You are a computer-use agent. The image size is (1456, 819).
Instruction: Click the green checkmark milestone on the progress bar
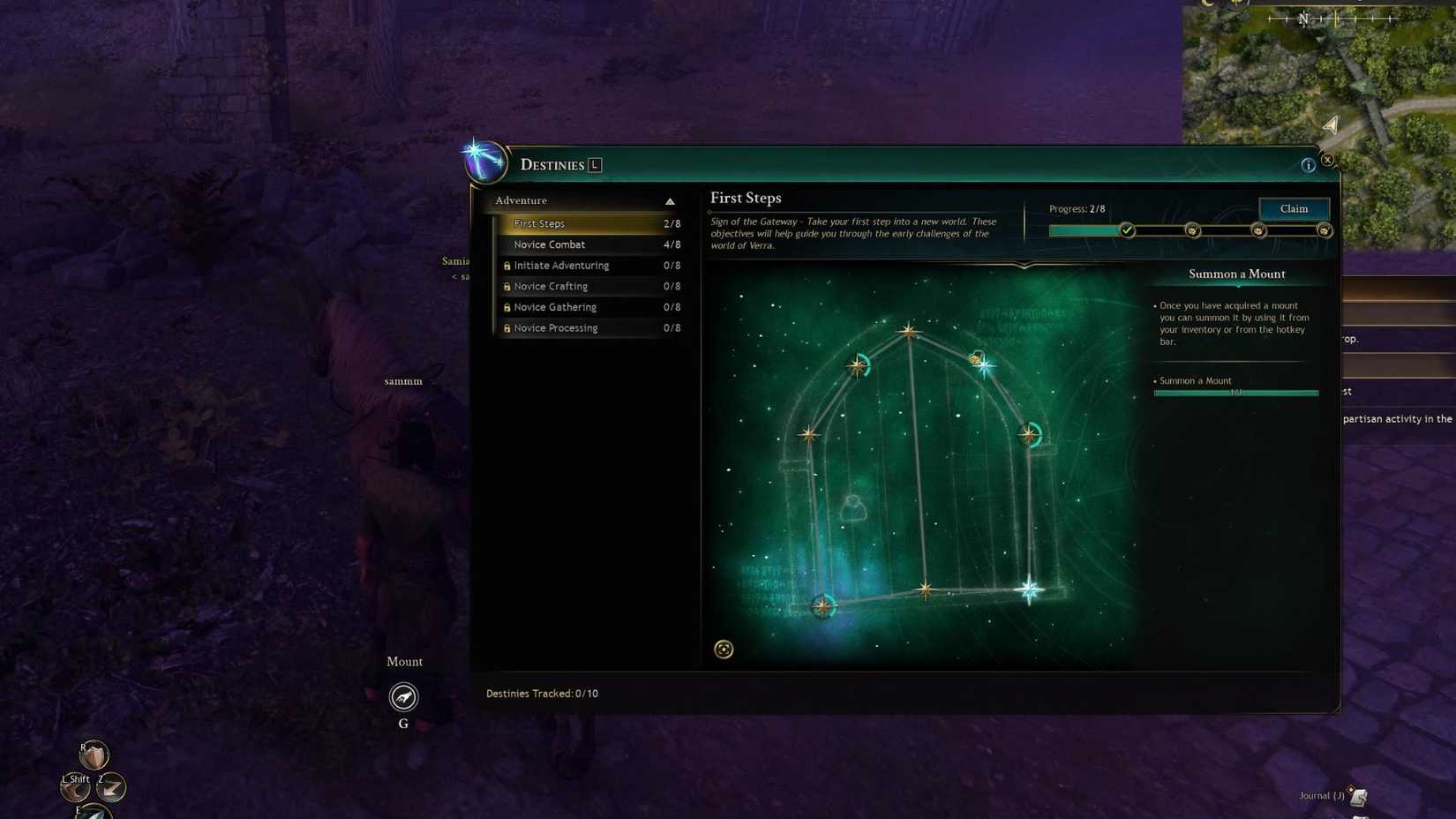pyautogui.click(x=1127, y=229)
